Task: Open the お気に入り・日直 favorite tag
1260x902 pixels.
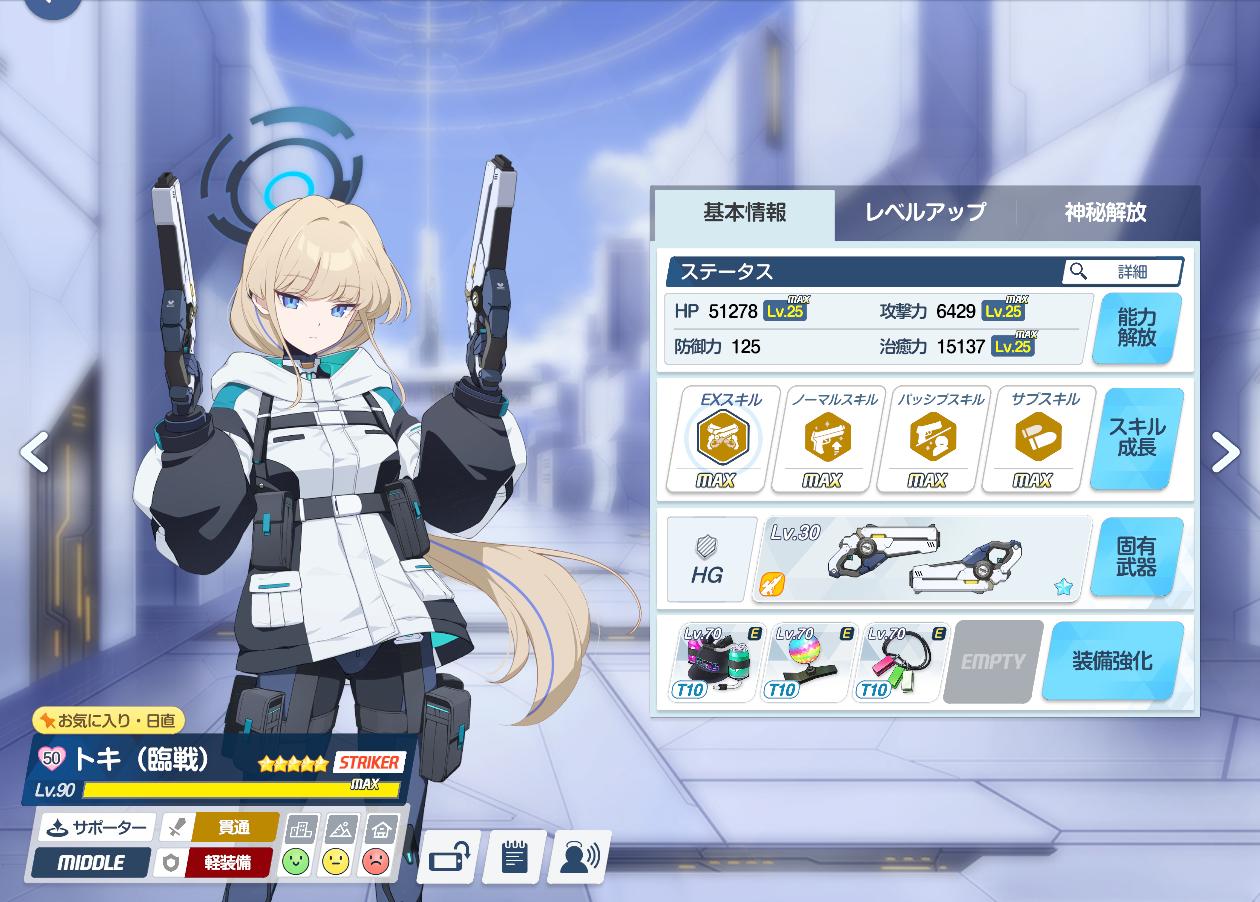Action: 108,720
